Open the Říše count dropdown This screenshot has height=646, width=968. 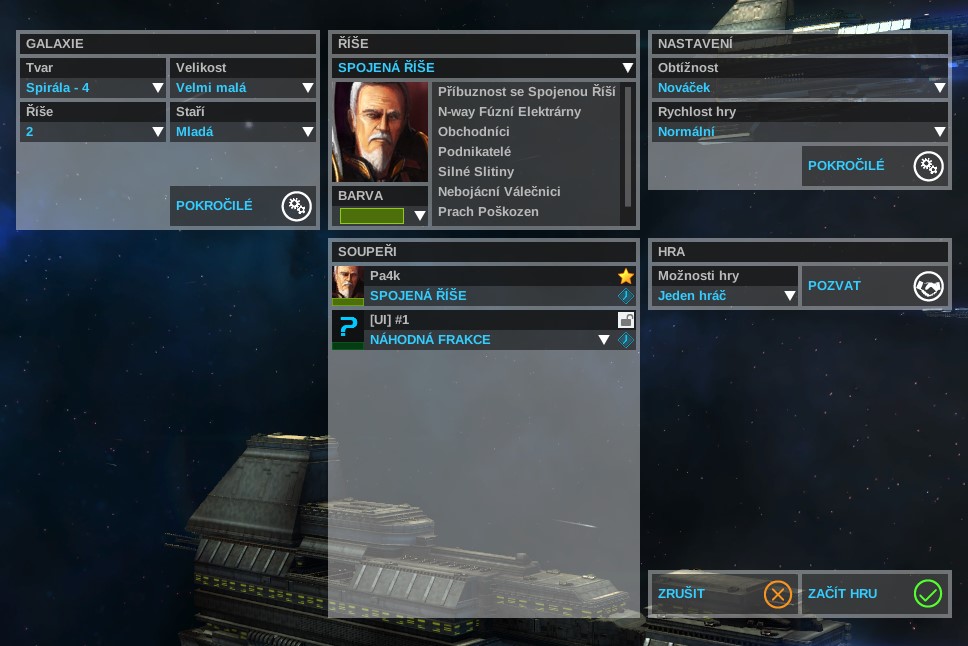93,131
